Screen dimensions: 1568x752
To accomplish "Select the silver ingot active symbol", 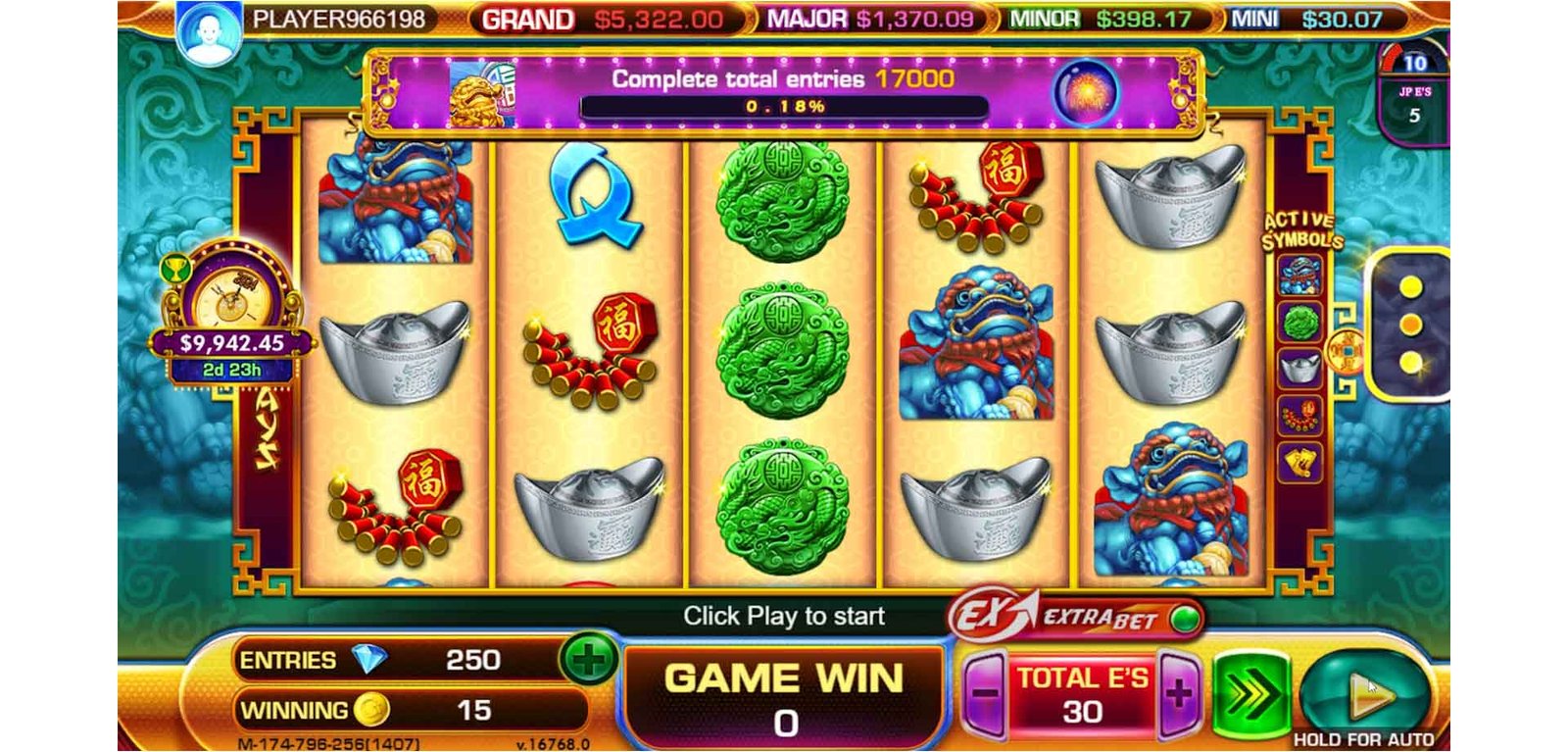I will (x=1300, y=368).
